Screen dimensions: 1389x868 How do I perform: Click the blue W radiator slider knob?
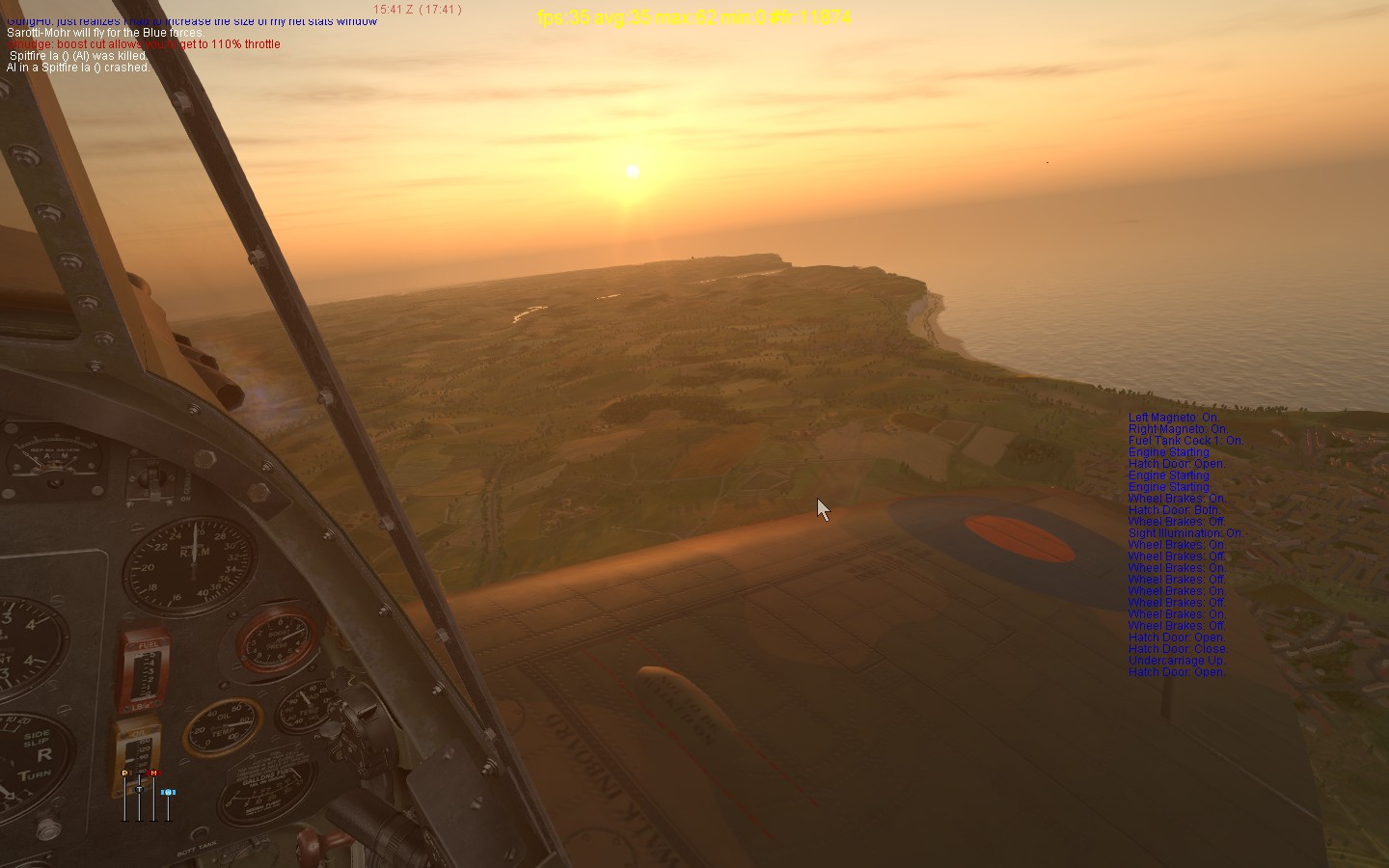click(x=168, y=793)
